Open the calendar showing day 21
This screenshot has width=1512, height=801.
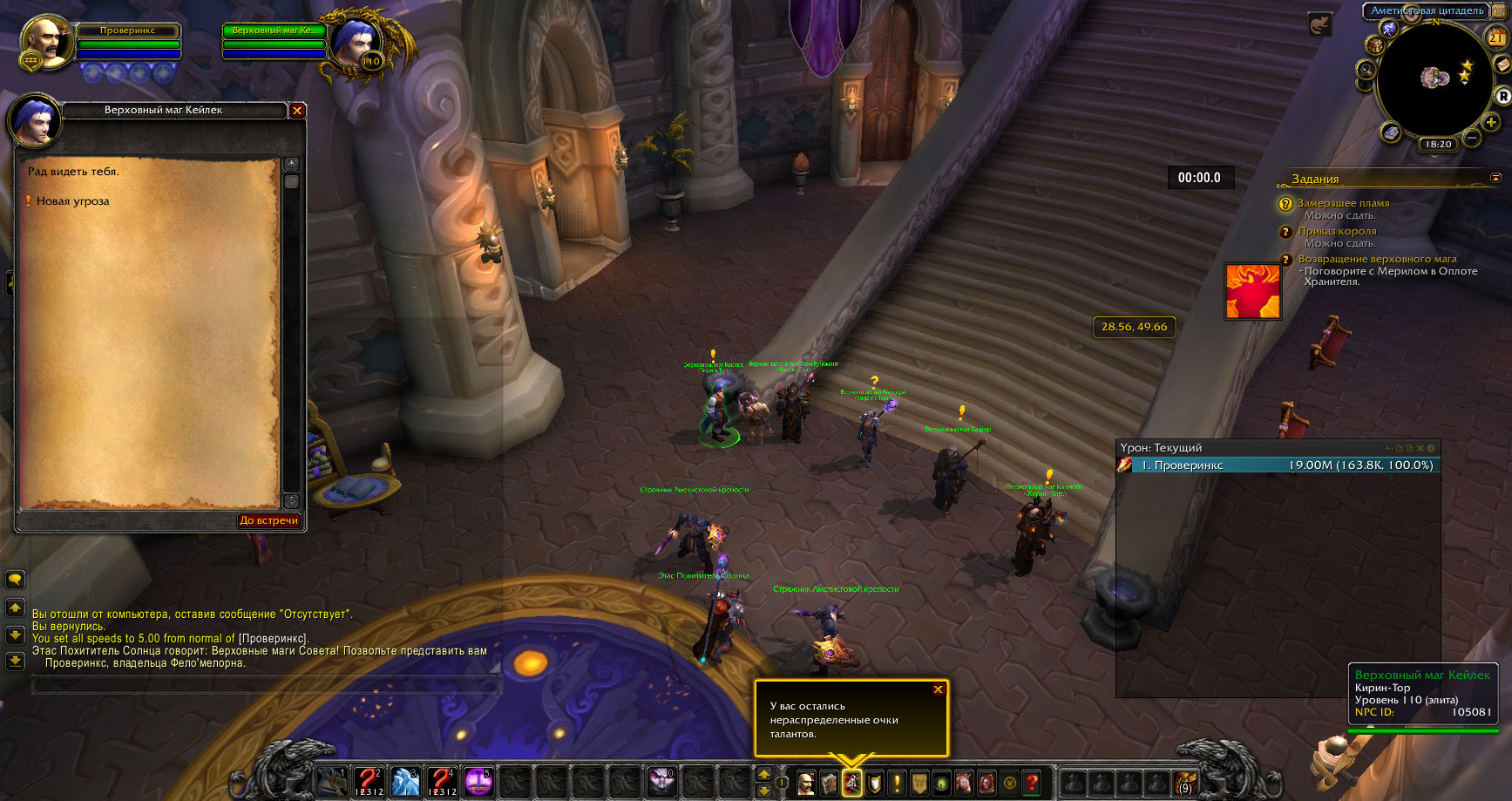click(1495, 37)
